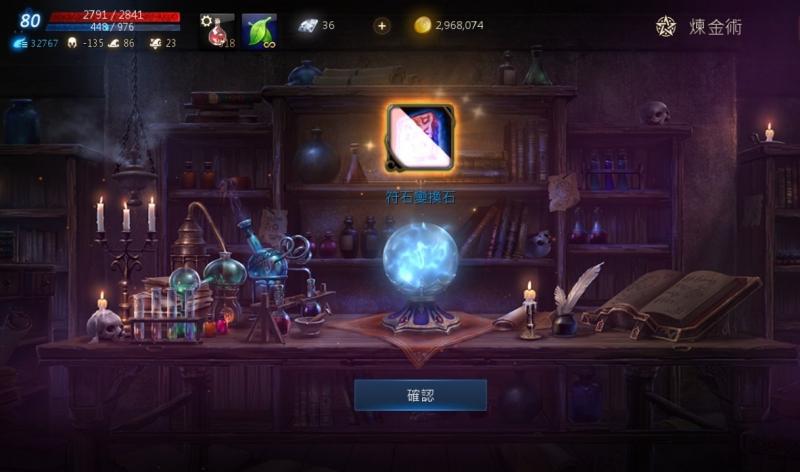
Task: Select the rune stone reward icon
Action: pyautogui.click(x=420, y=137)
